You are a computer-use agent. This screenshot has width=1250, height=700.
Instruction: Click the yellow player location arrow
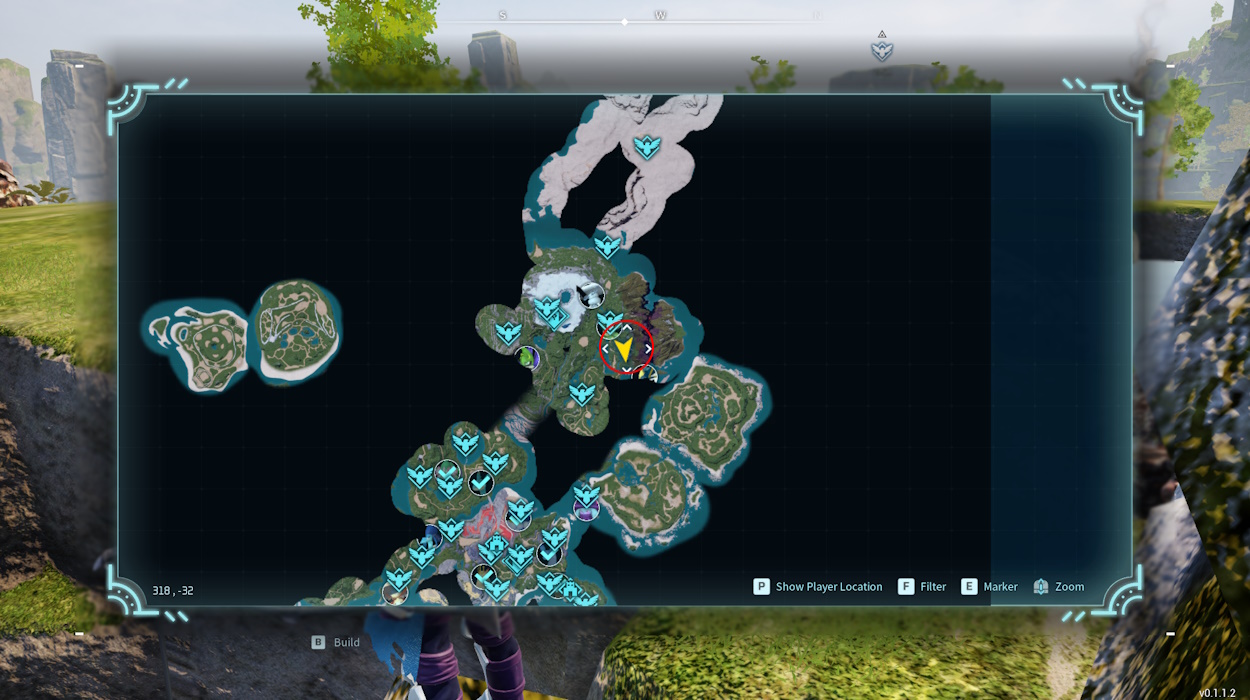click(624, 349)
